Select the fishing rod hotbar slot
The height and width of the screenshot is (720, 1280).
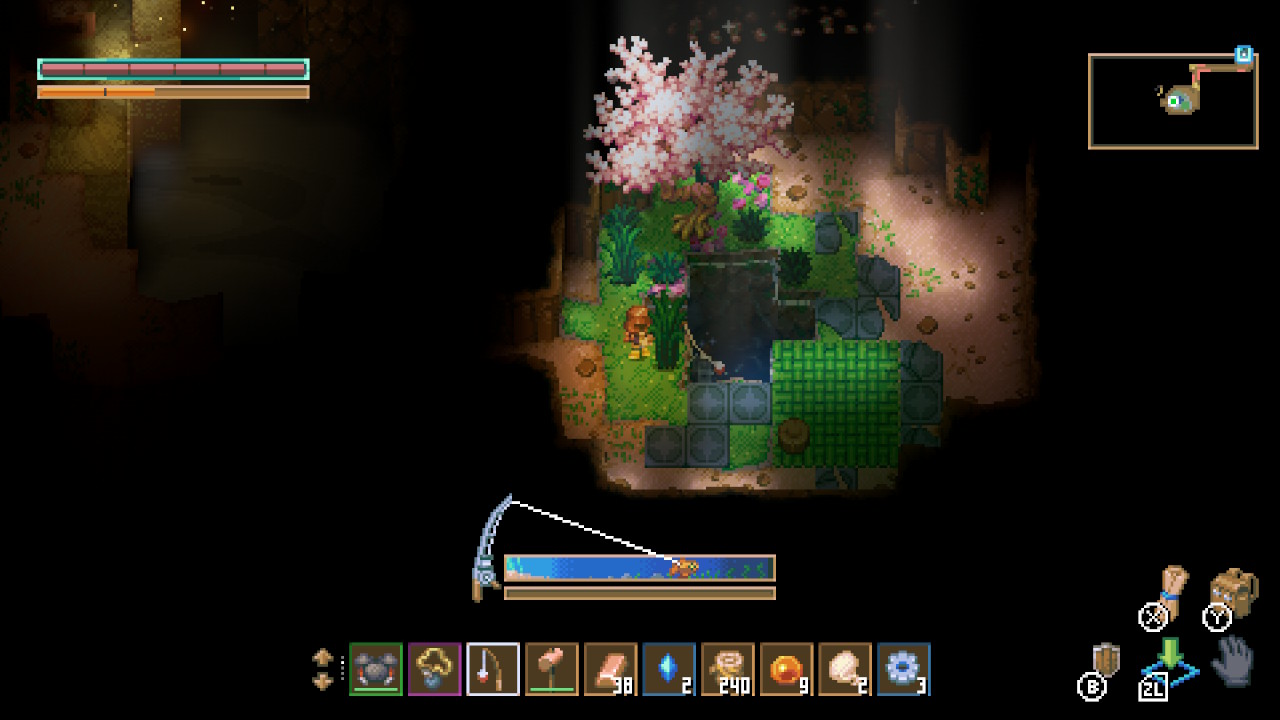point(493,669)
